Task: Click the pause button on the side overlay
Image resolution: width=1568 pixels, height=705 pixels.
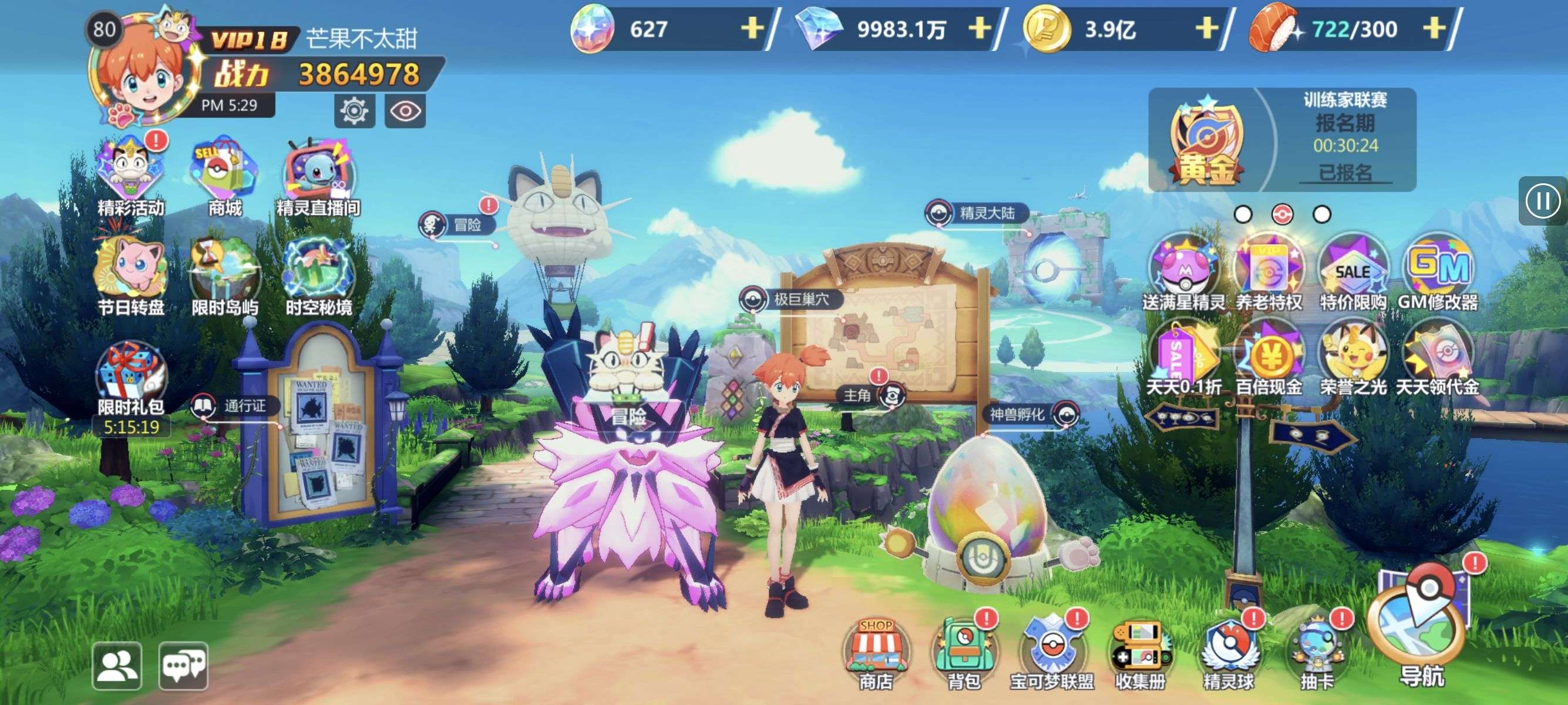Action: (1543, 201)
